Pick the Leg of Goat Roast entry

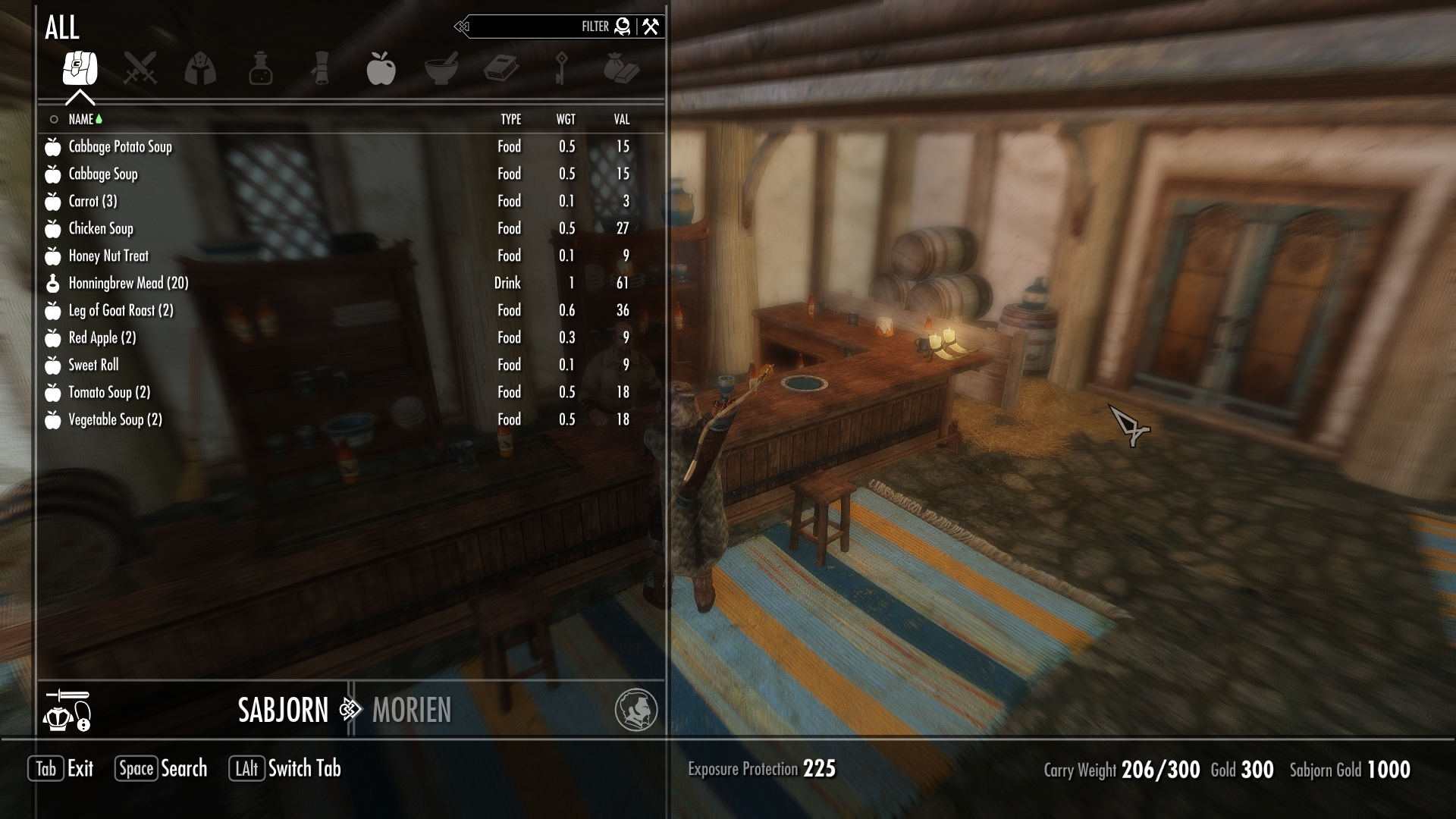(121, 310)
